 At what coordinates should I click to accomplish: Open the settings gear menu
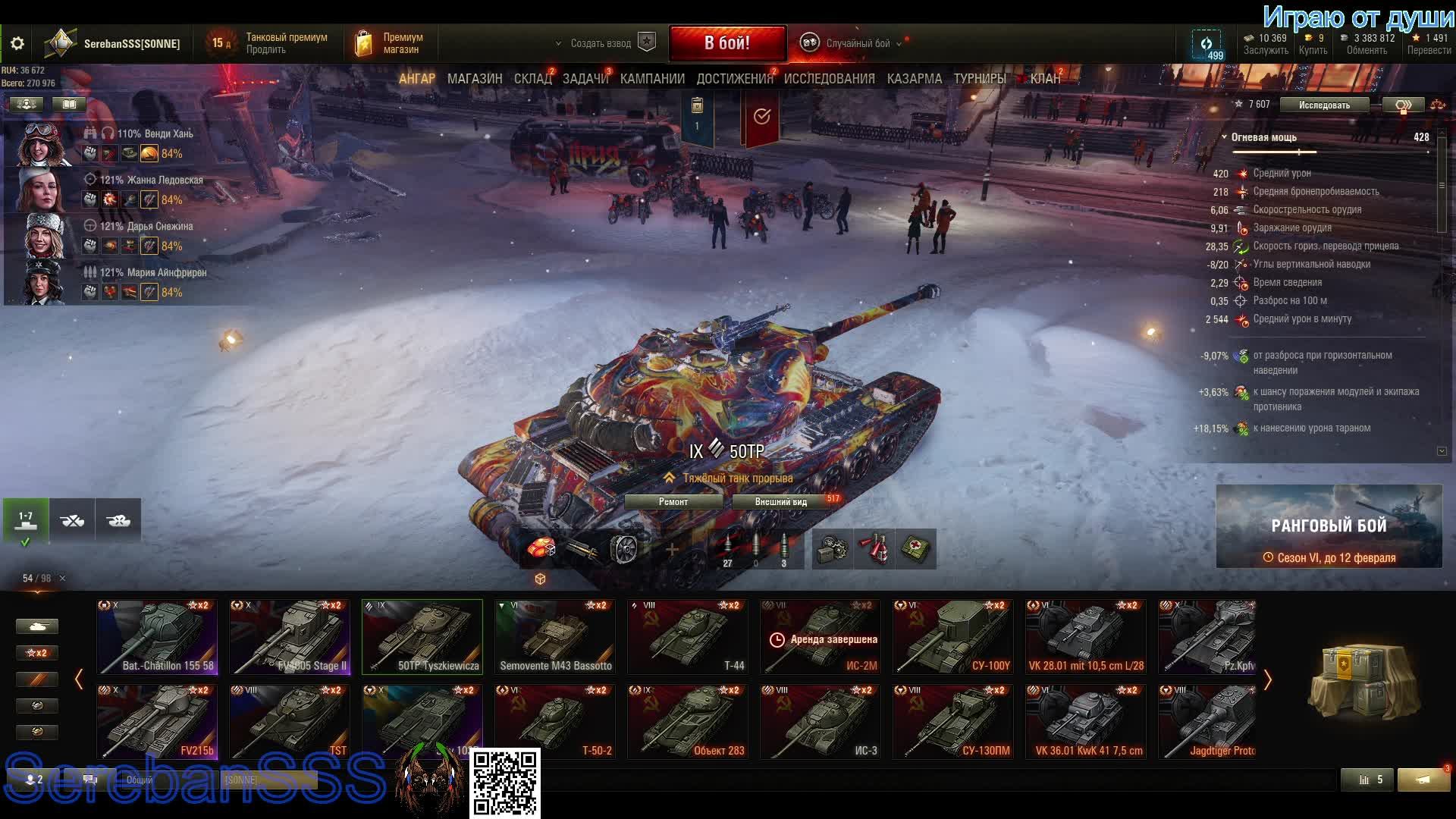[17, 44]
